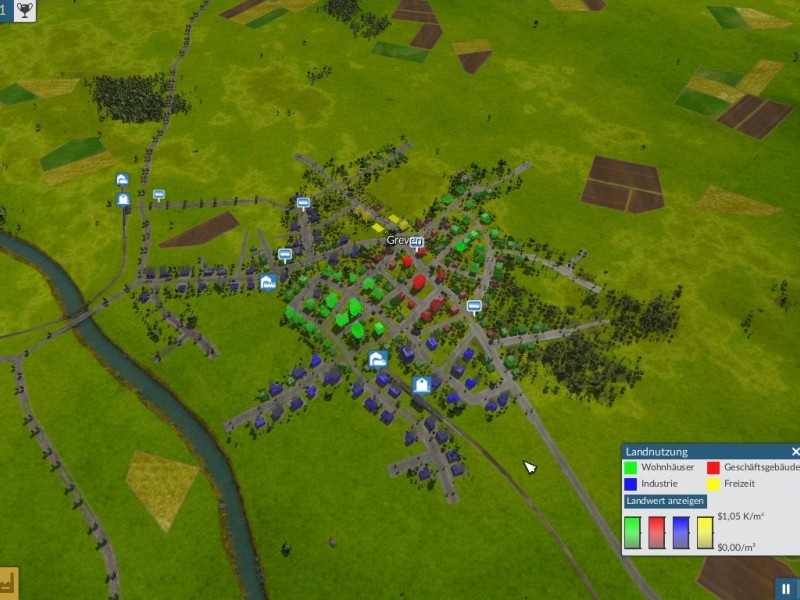Click the yellow Freizeit legend swatch
Image resolution: width=800 pixels, height=600 pixels.
click(713, 483)
